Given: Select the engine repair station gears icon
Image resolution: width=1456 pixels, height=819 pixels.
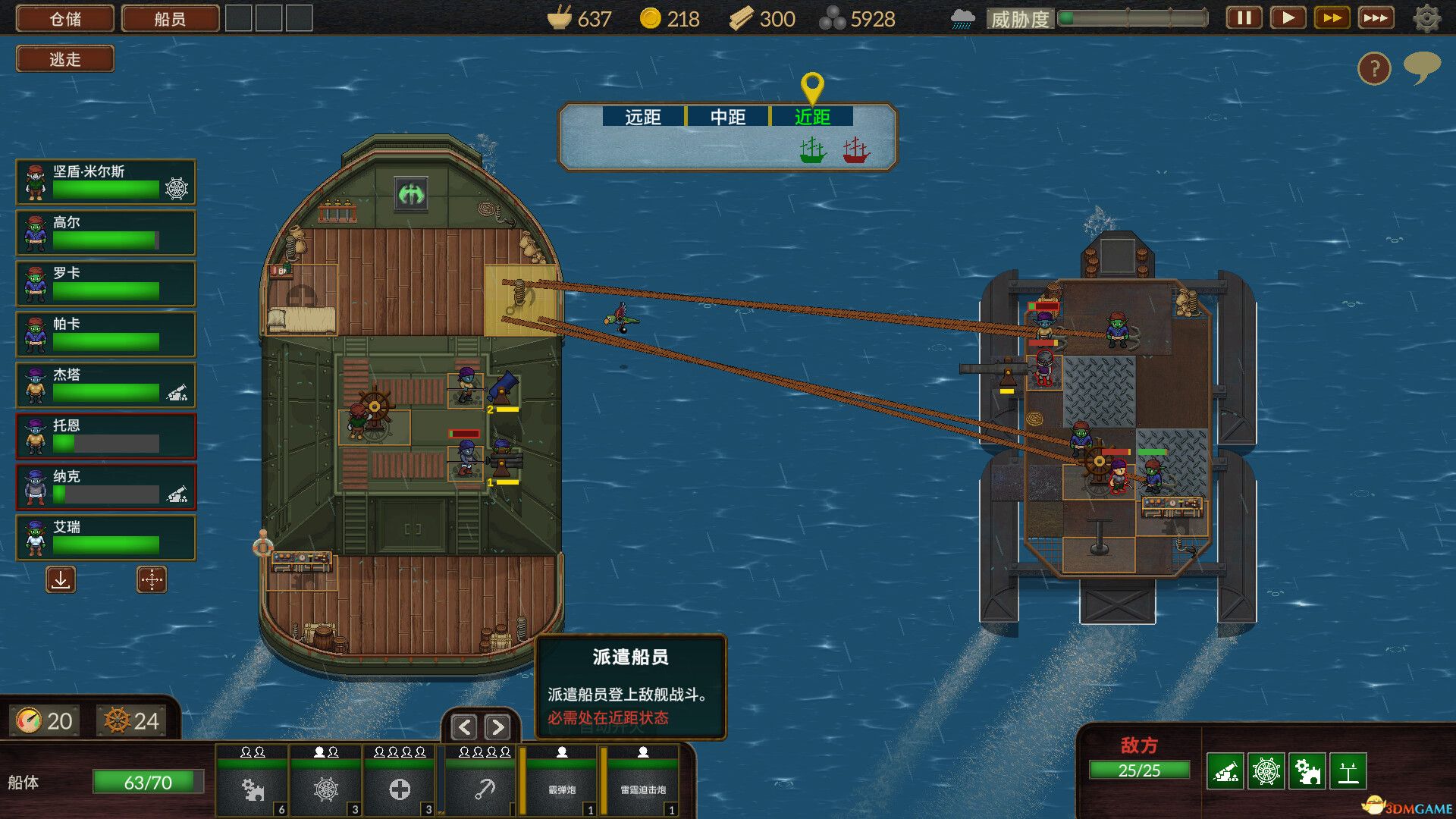Looking at the screenshot, I should tap(253, 790).
